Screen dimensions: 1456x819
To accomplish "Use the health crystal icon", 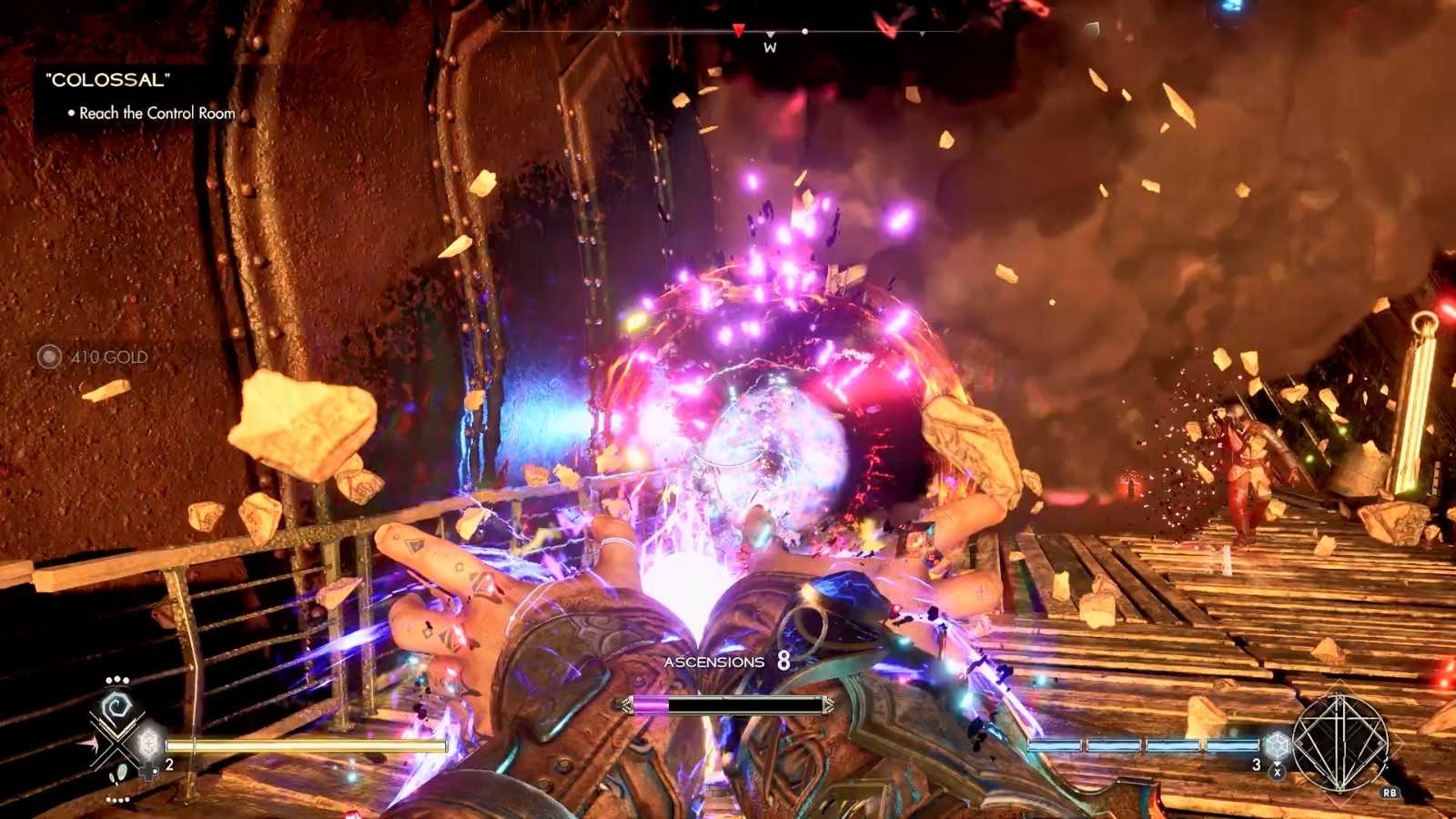I will click(x=149, y=744).
